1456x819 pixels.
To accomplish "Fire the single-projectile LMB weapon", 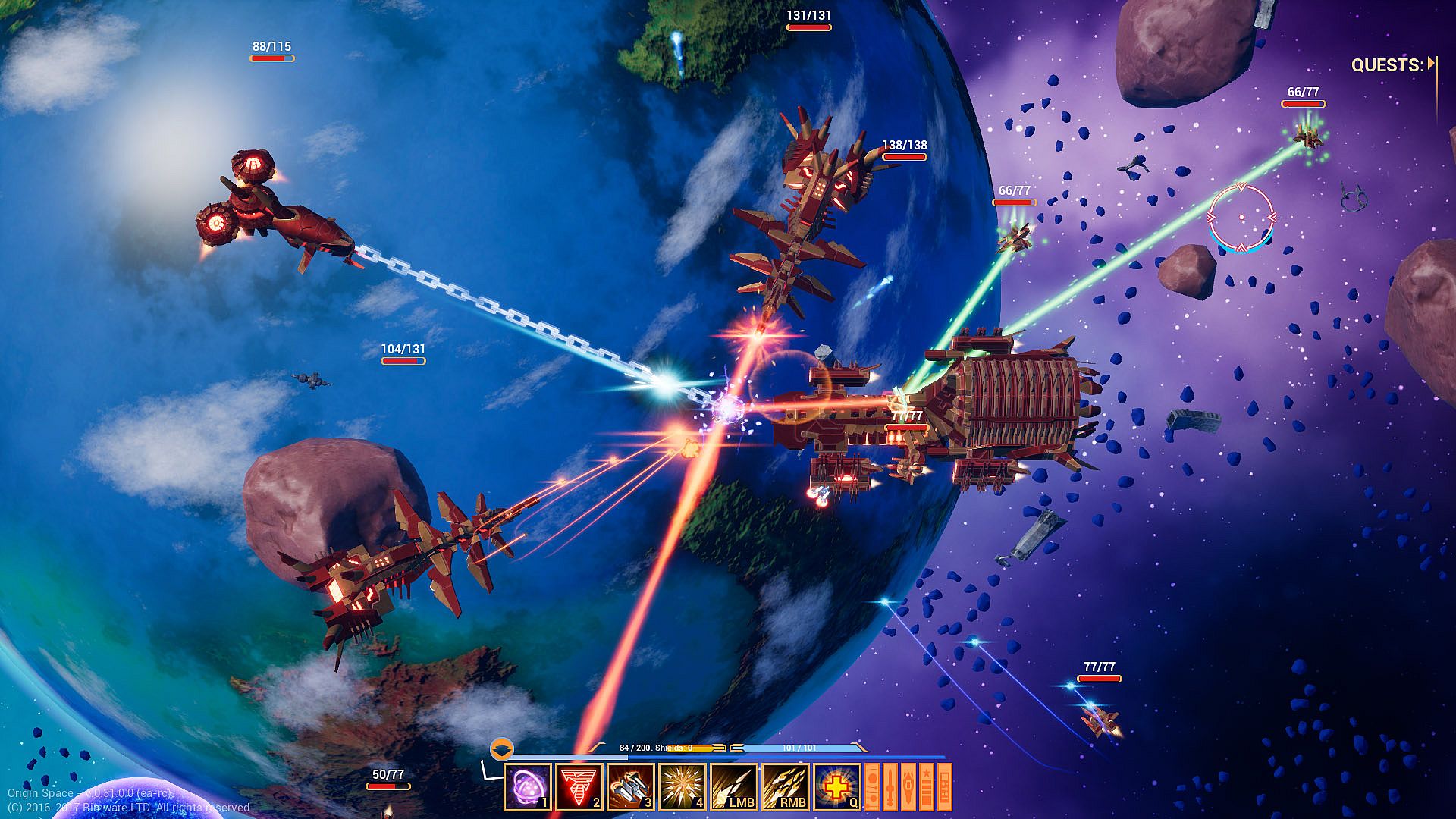I will (x=734, y=787).
